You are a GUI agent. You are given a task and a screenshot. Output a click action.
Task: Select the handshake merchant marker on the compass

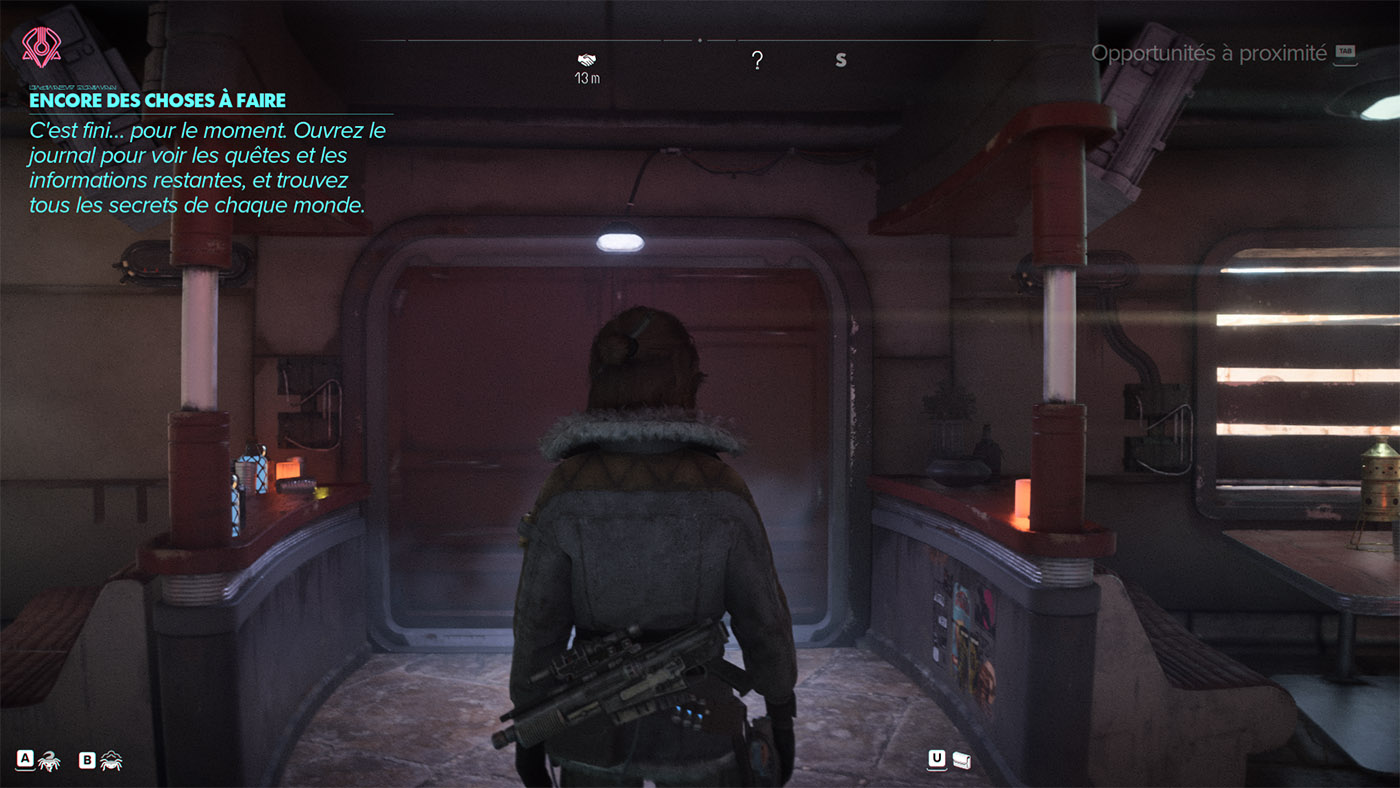tap(586, 58)
